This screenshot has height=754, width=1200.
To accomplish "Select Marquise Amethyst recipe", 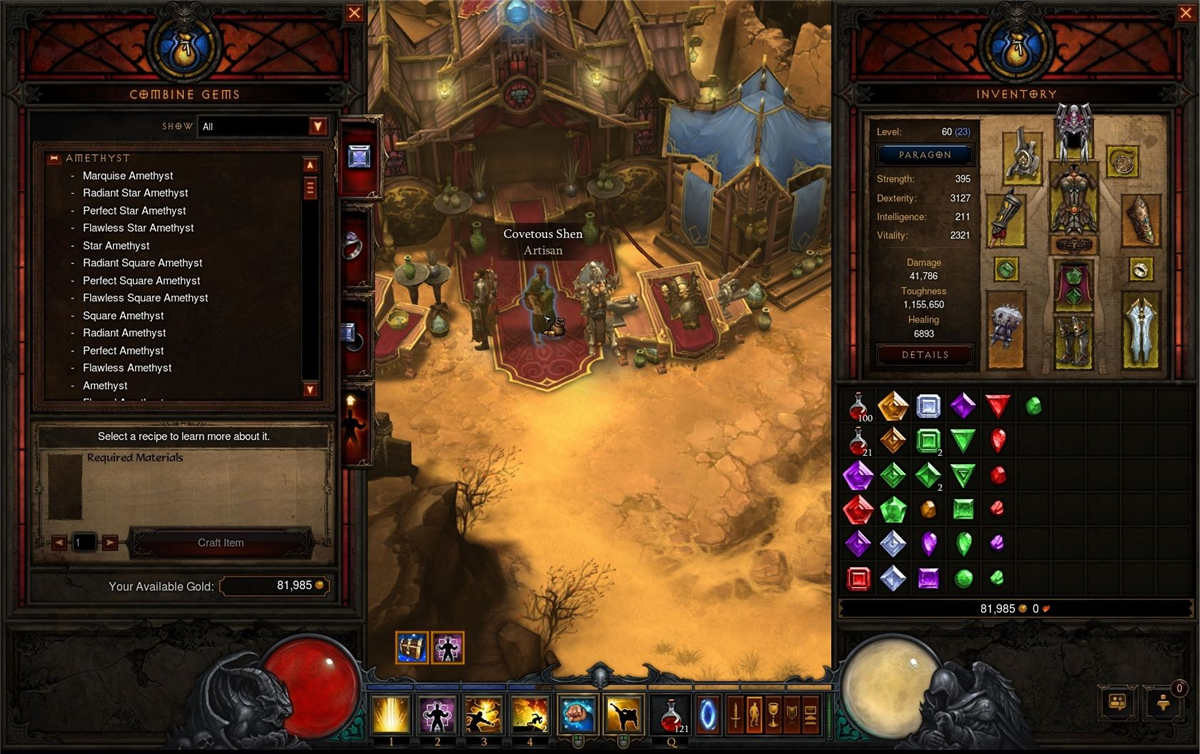I will [128, 176].
